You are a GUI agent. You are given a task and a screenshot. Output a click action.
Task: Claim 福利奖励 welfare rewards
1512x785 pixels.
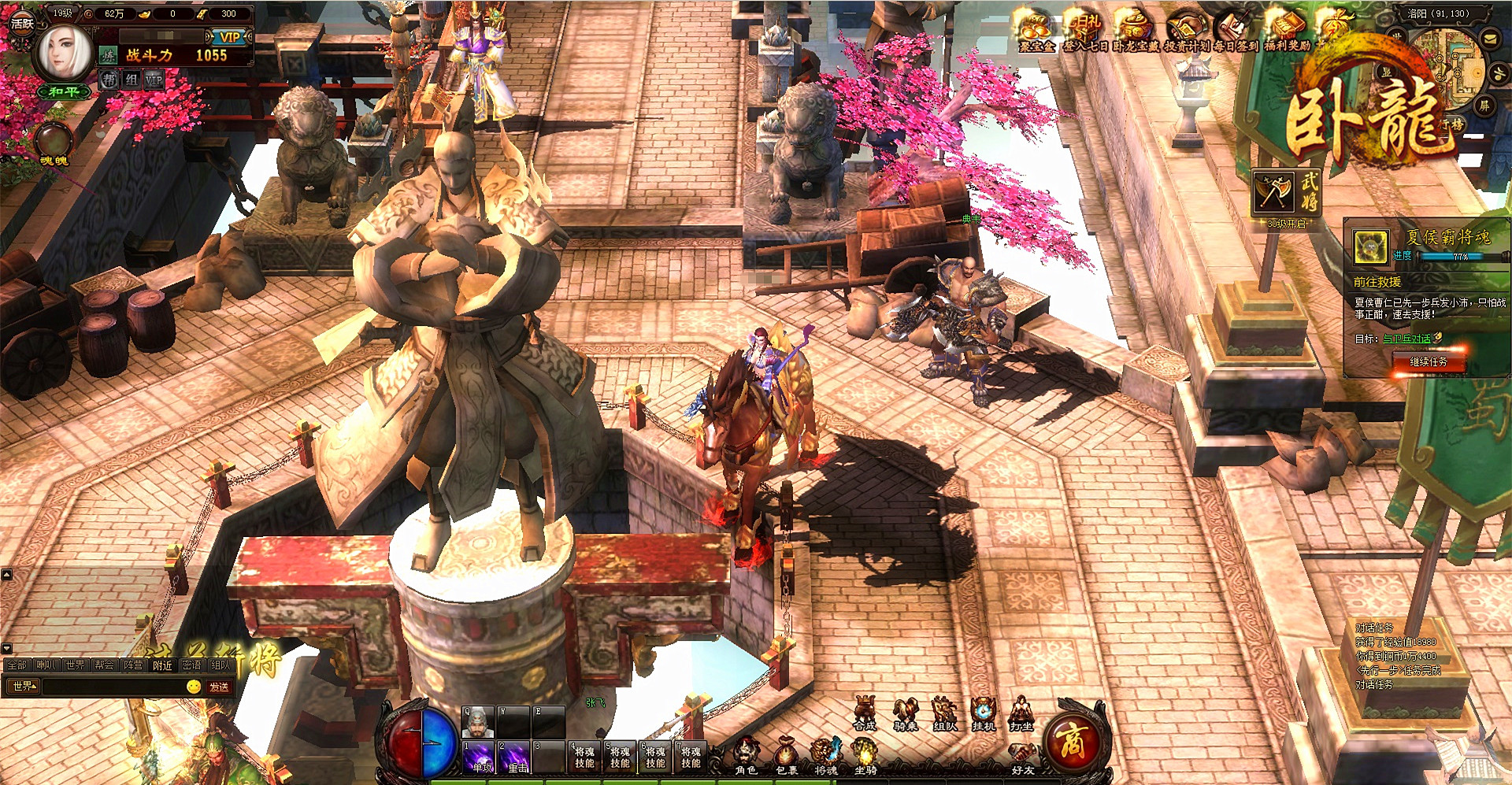click(x=1288, y=32)
